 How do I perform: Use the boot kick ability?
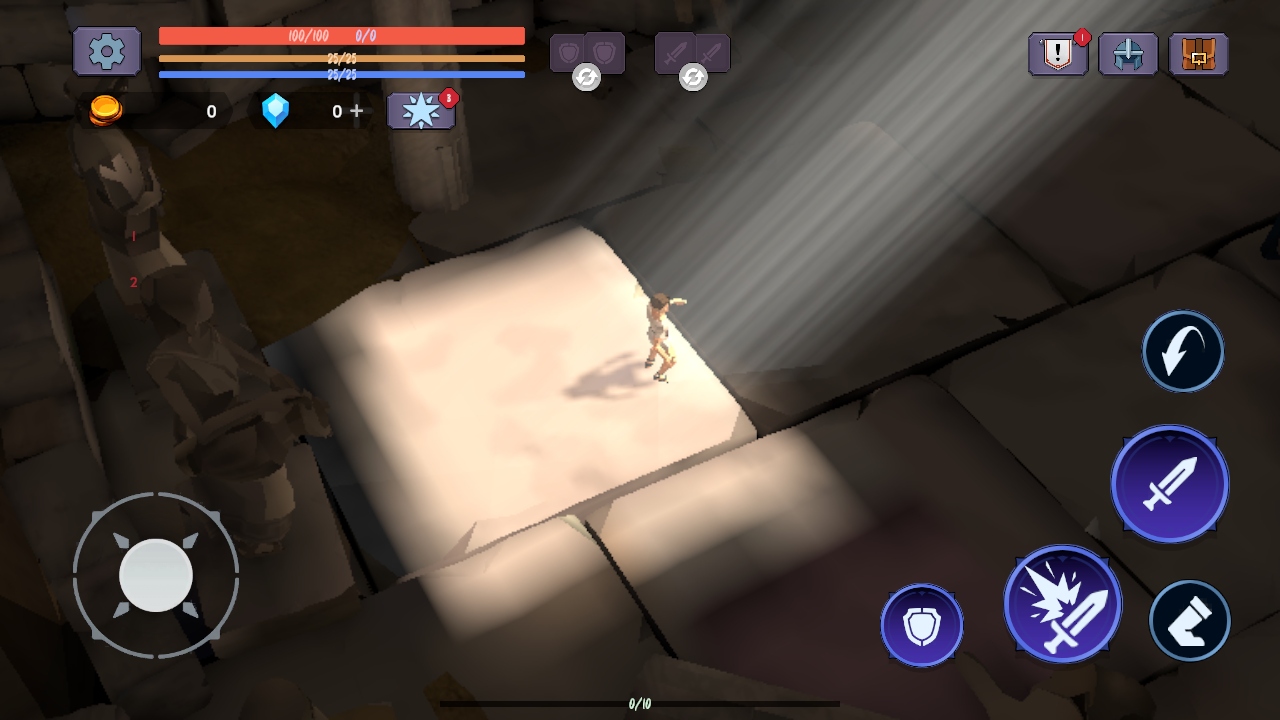coord(1190,621)
